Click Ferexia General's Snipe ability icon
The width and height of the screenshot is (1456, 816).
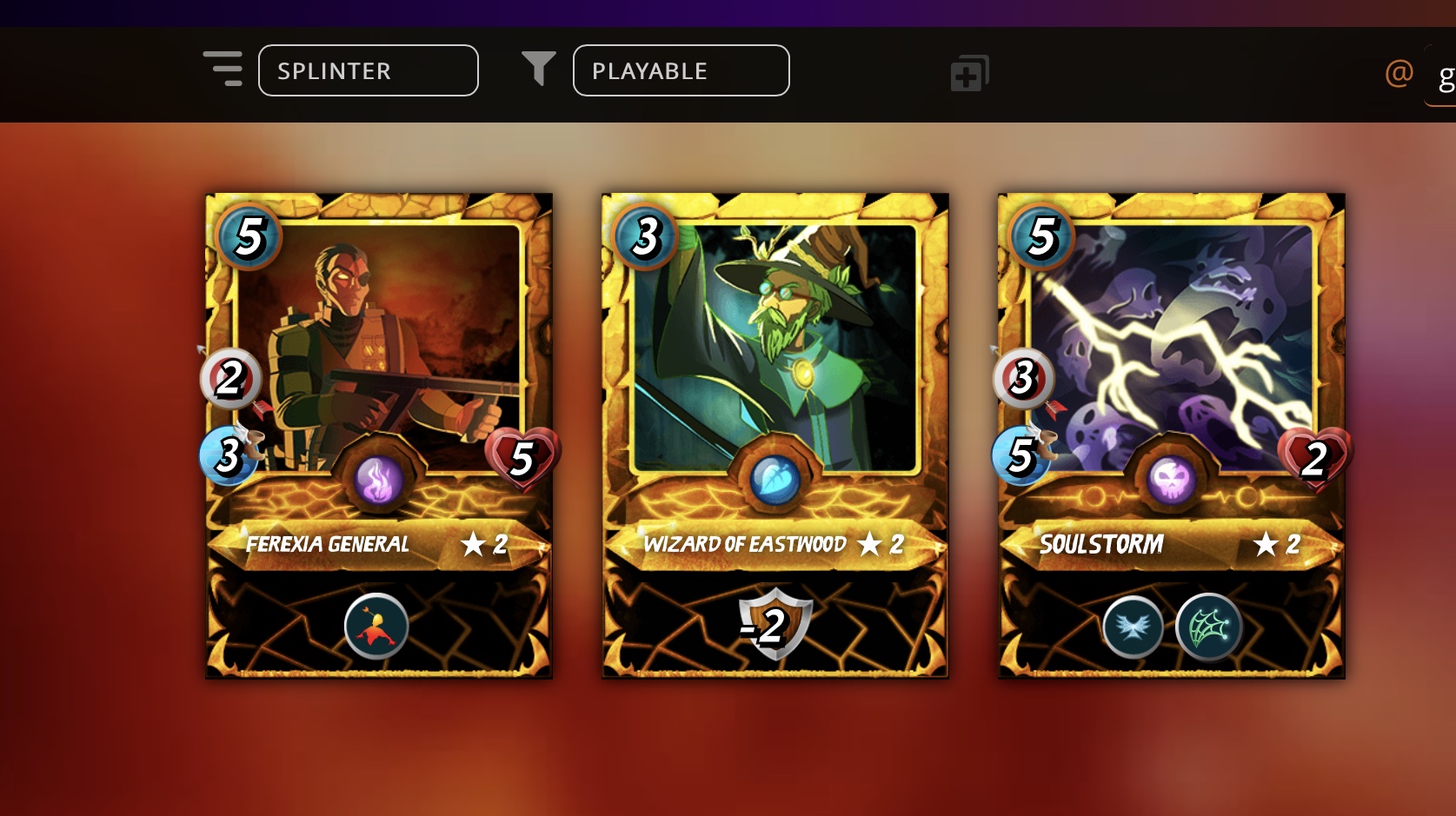tap(376, 626)
